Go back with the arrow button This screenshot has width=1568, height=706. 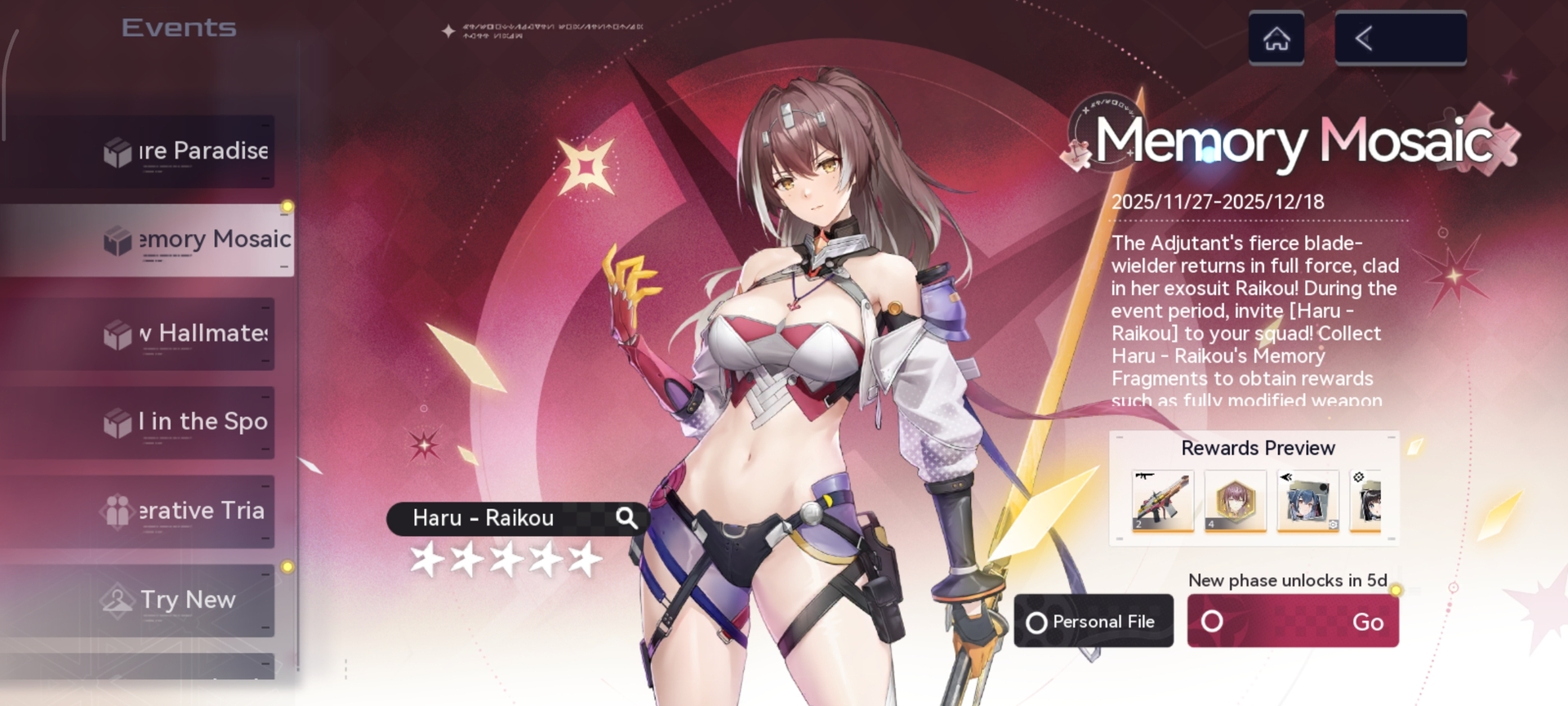[x=1400, y=38]
